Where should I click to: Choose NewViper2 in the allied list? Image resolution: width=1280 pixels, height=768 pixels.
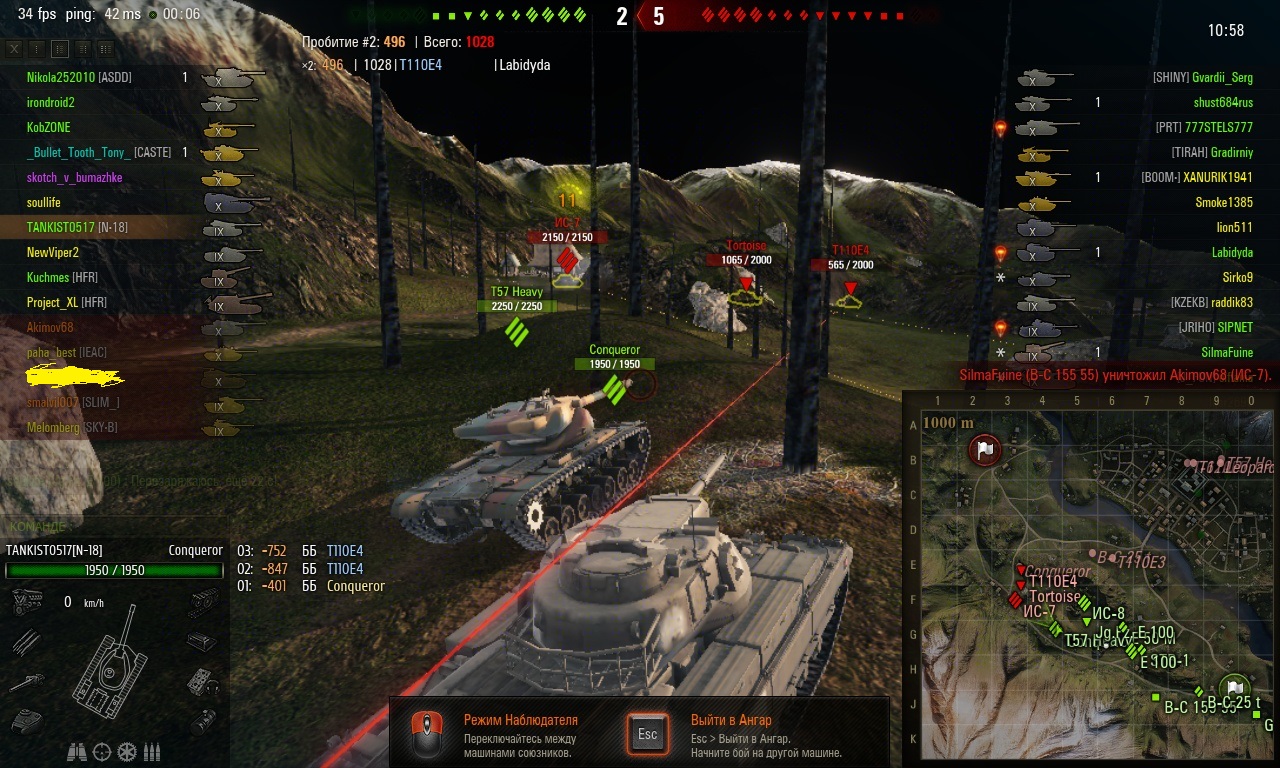coord(53,252)
